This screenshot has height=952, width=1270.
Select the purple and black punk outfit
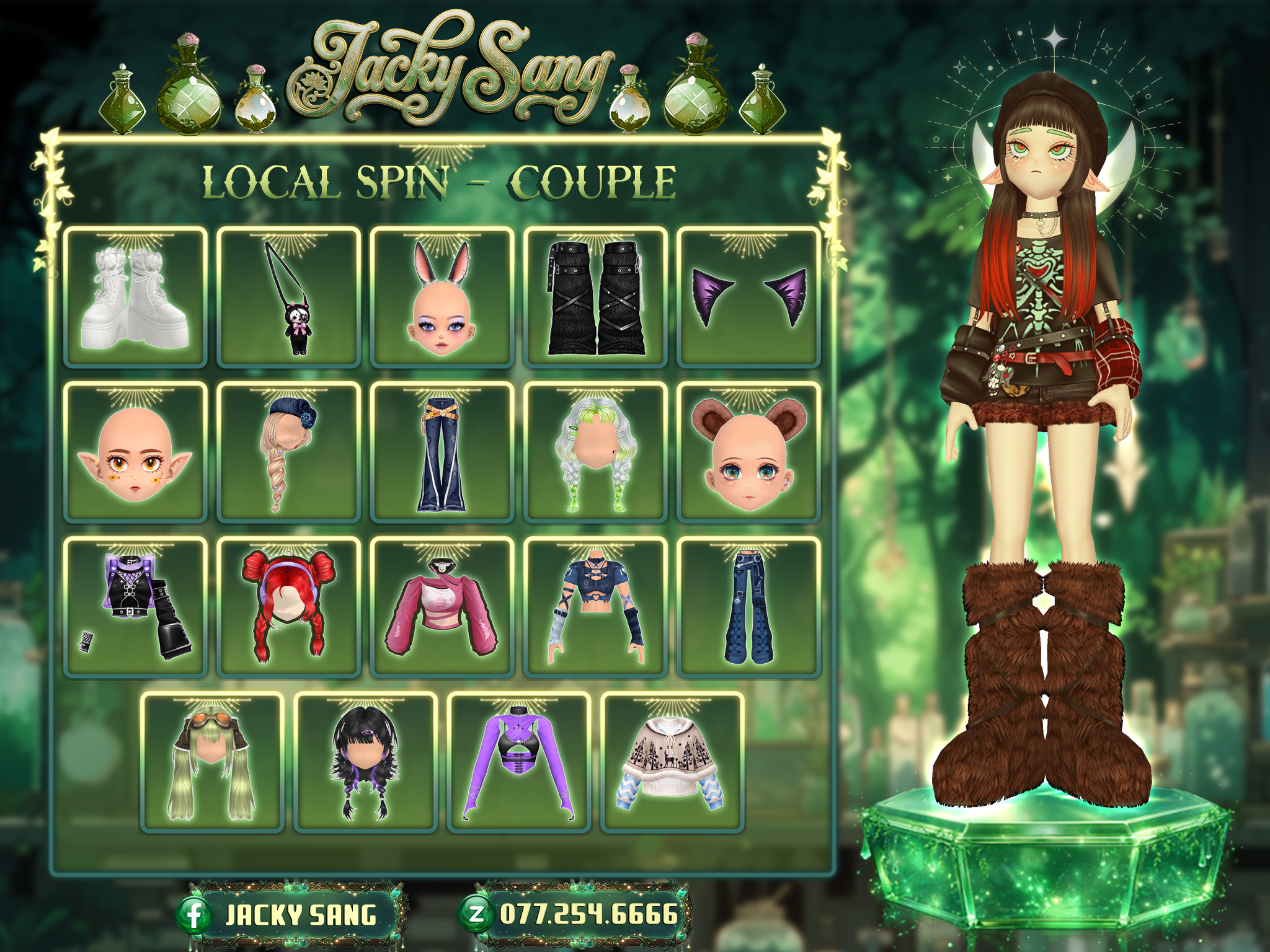[135, 607]
